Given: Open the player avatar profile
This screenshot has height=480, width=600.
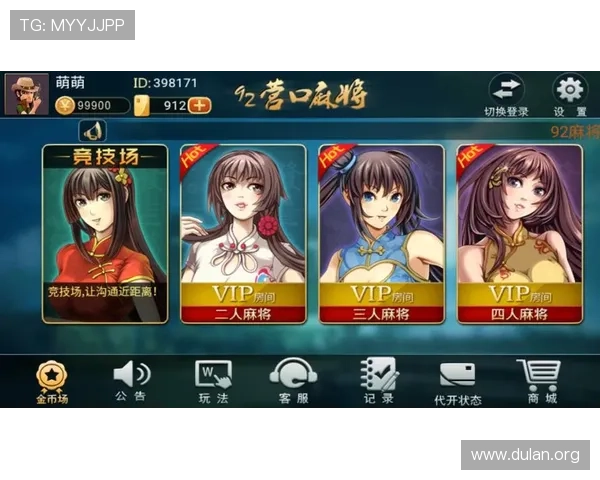Looking at the screenshot, I should (26, 94).
